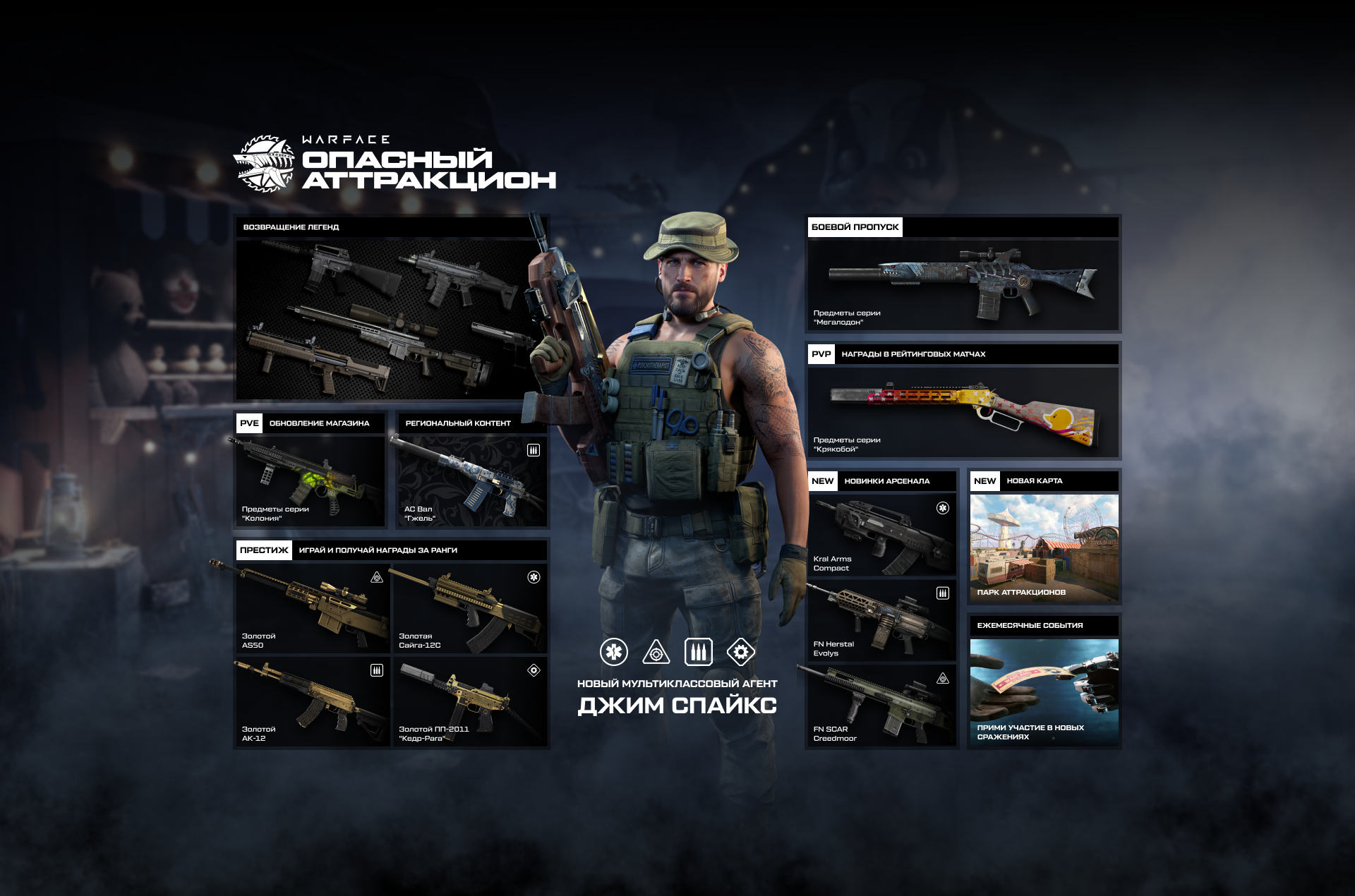Open the Возвращение легенд weapons panel

point(385,317)
